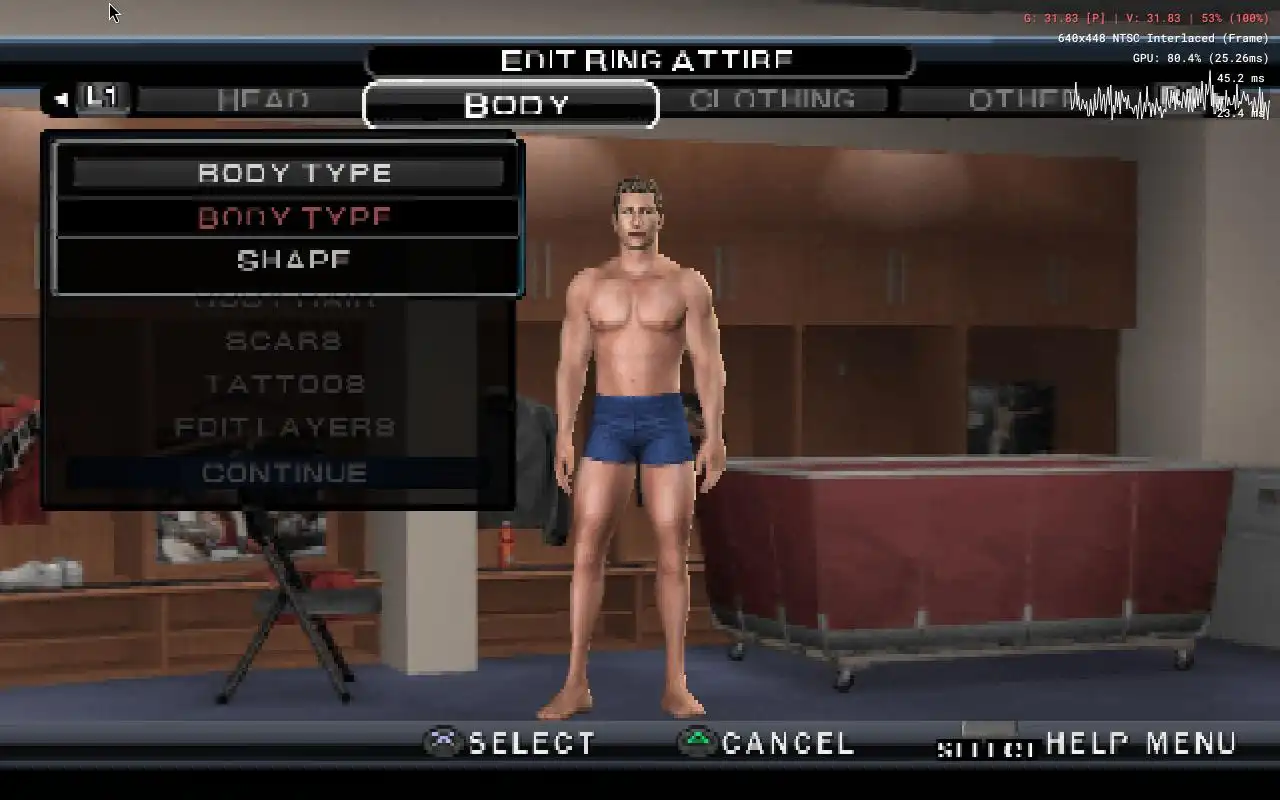The image size is (1280, 800).
Task: Open the Scars menu entry
Action: click(284, 341)
